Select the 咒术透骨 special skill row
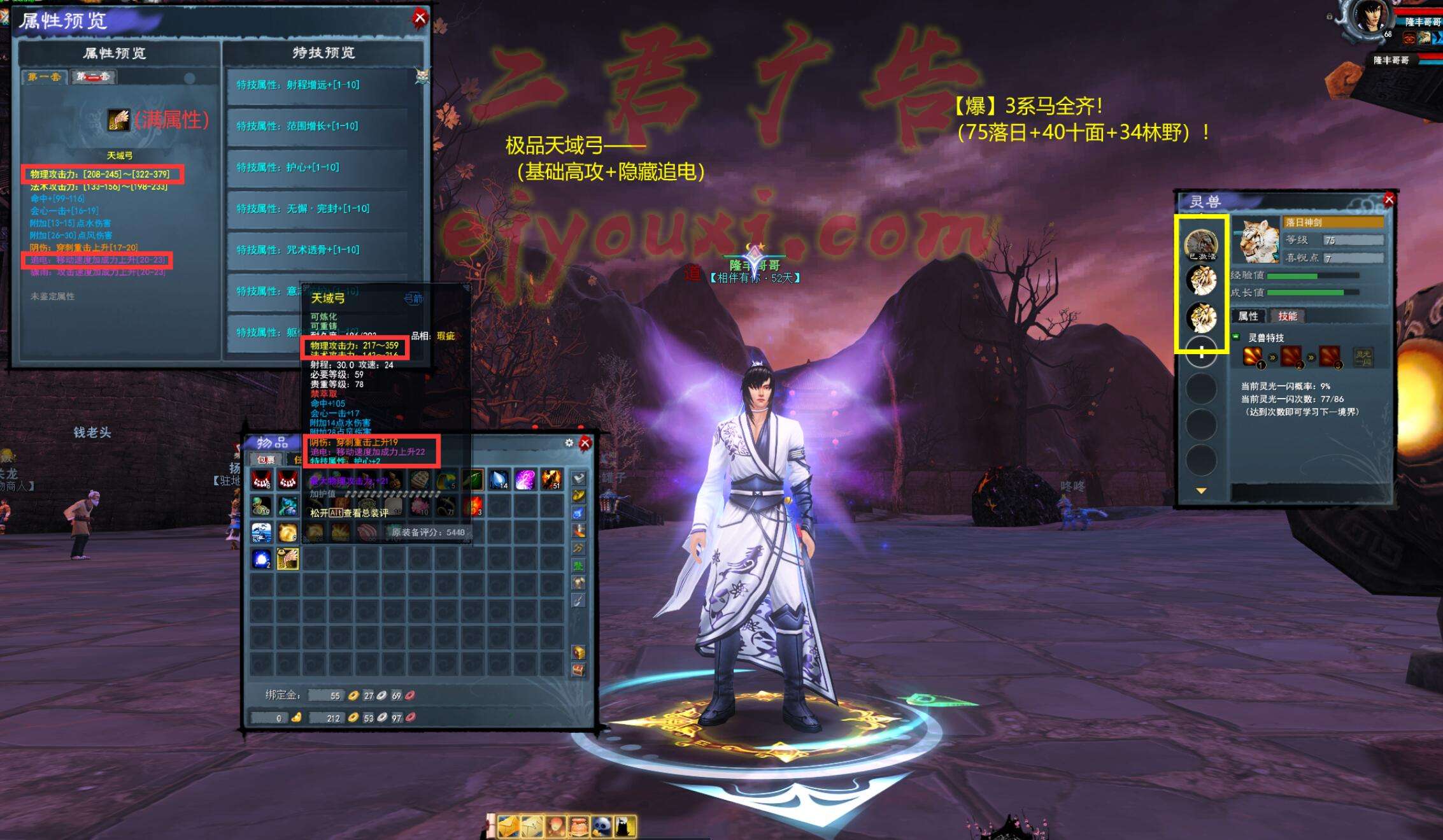1443x840 pixels. point(317,250)
